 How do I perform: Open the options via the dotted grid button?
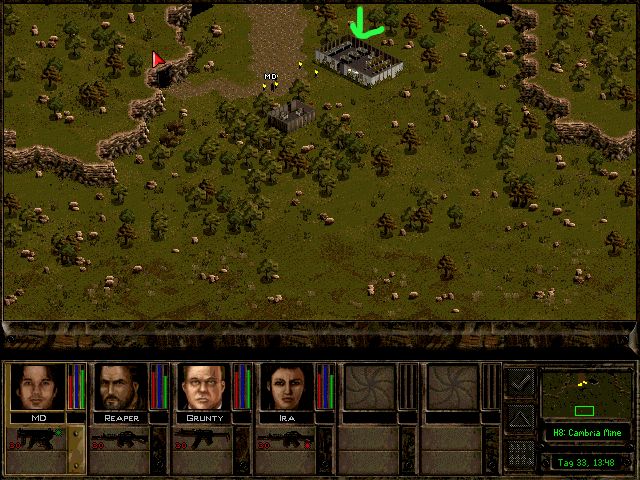tap(519, 453)
